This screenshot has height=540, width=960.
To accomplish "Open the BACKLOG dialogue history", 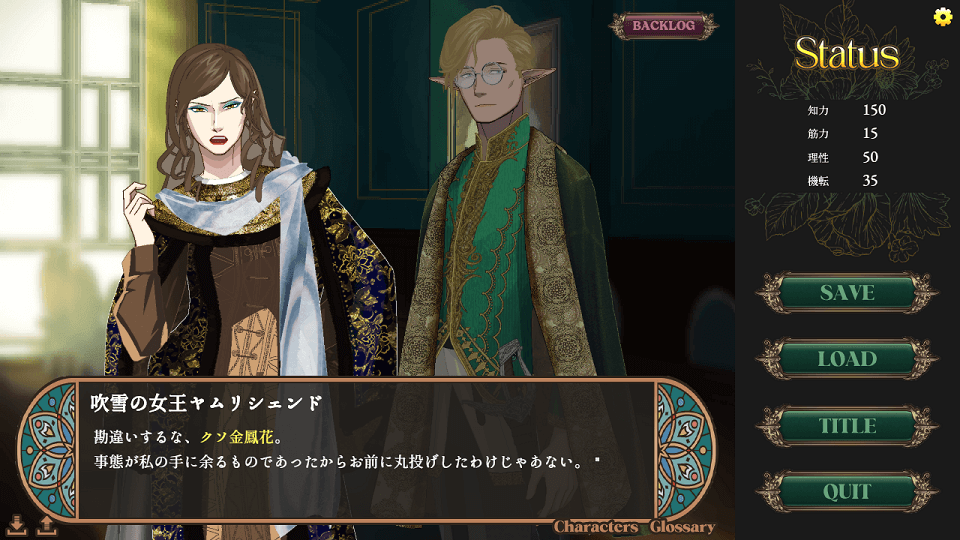I will point(663,26).
